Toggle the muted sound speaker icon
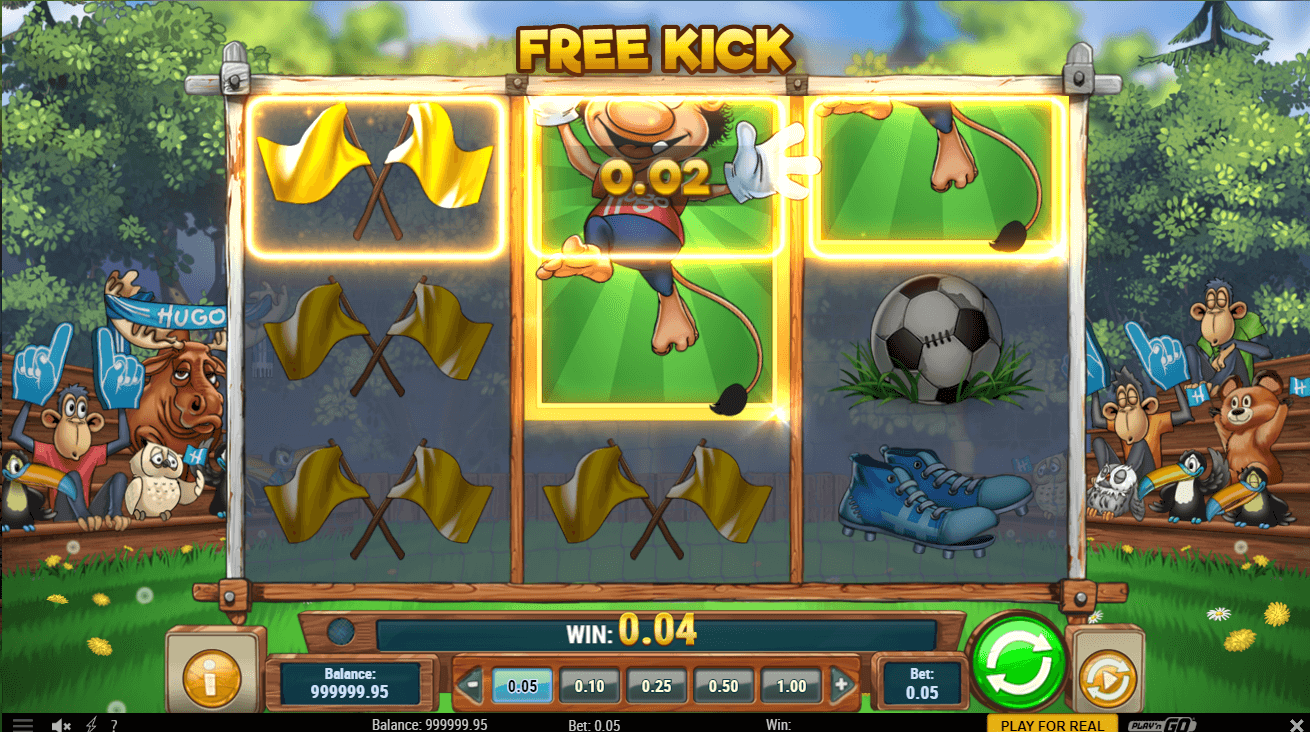The image size is (1310, 732). tap(61, 724)
